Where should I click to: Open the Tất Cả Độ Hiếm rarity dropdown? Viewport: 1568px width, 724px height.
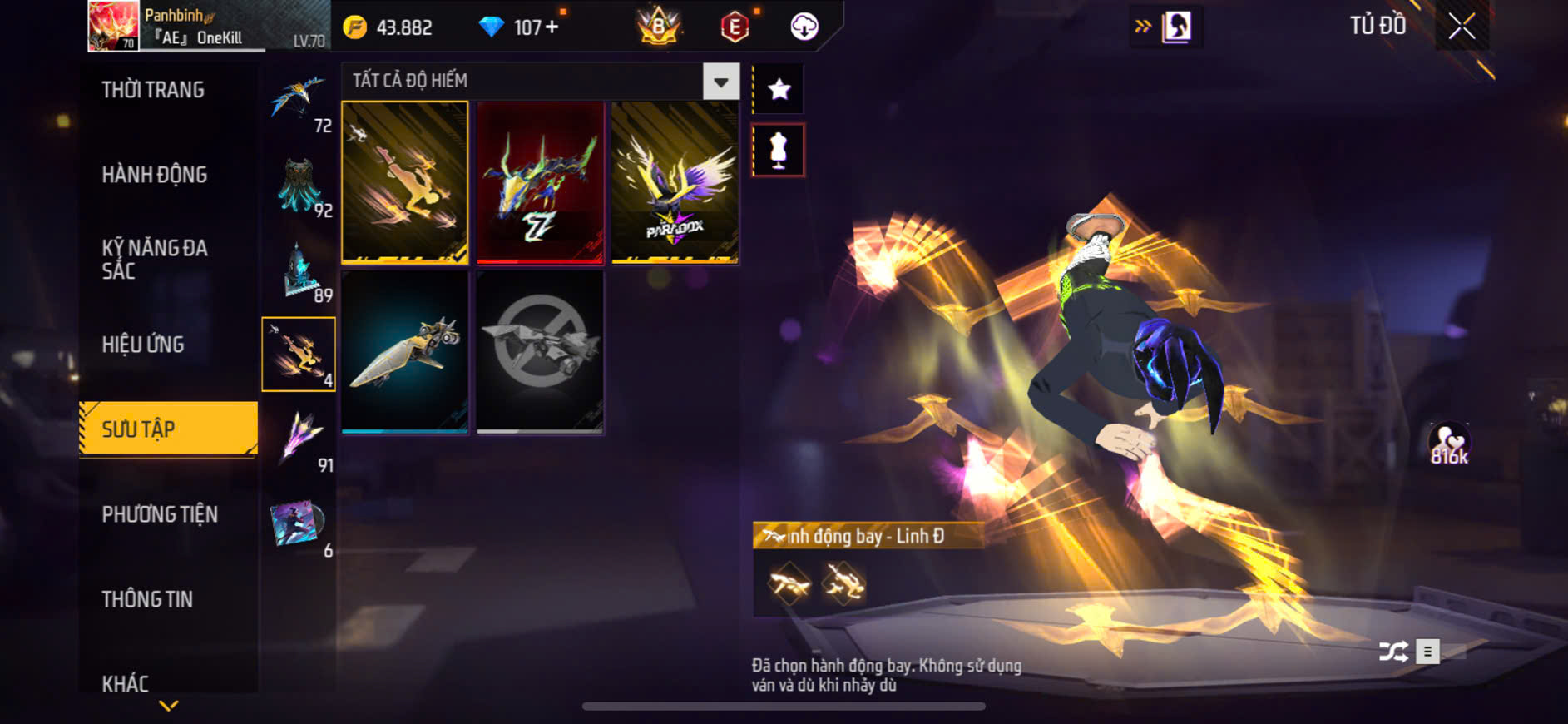720,82
